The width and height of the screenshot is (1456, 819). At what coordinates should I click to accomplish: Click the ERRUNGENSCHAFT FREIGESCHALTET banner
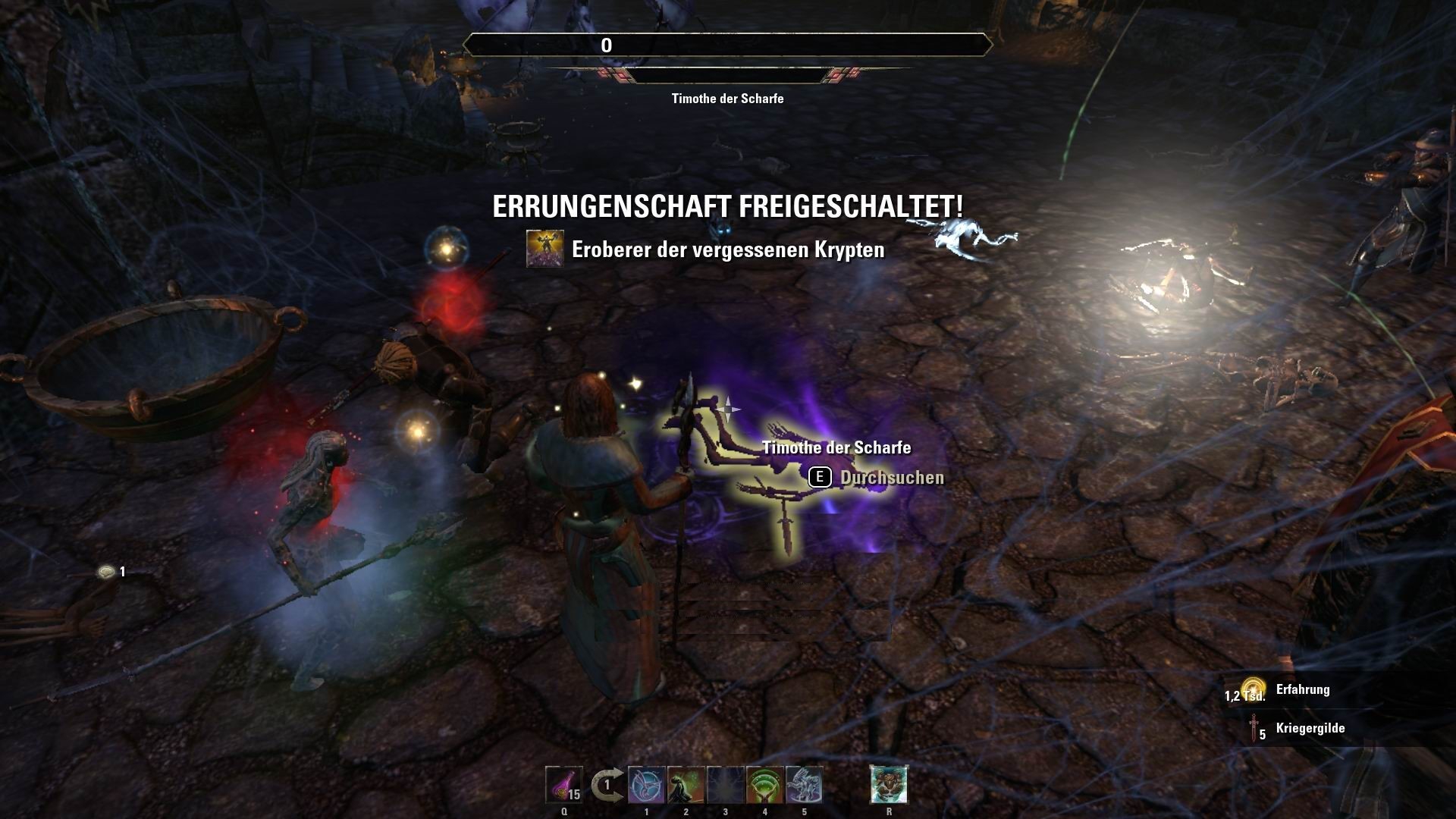click(x=727, y=206)
